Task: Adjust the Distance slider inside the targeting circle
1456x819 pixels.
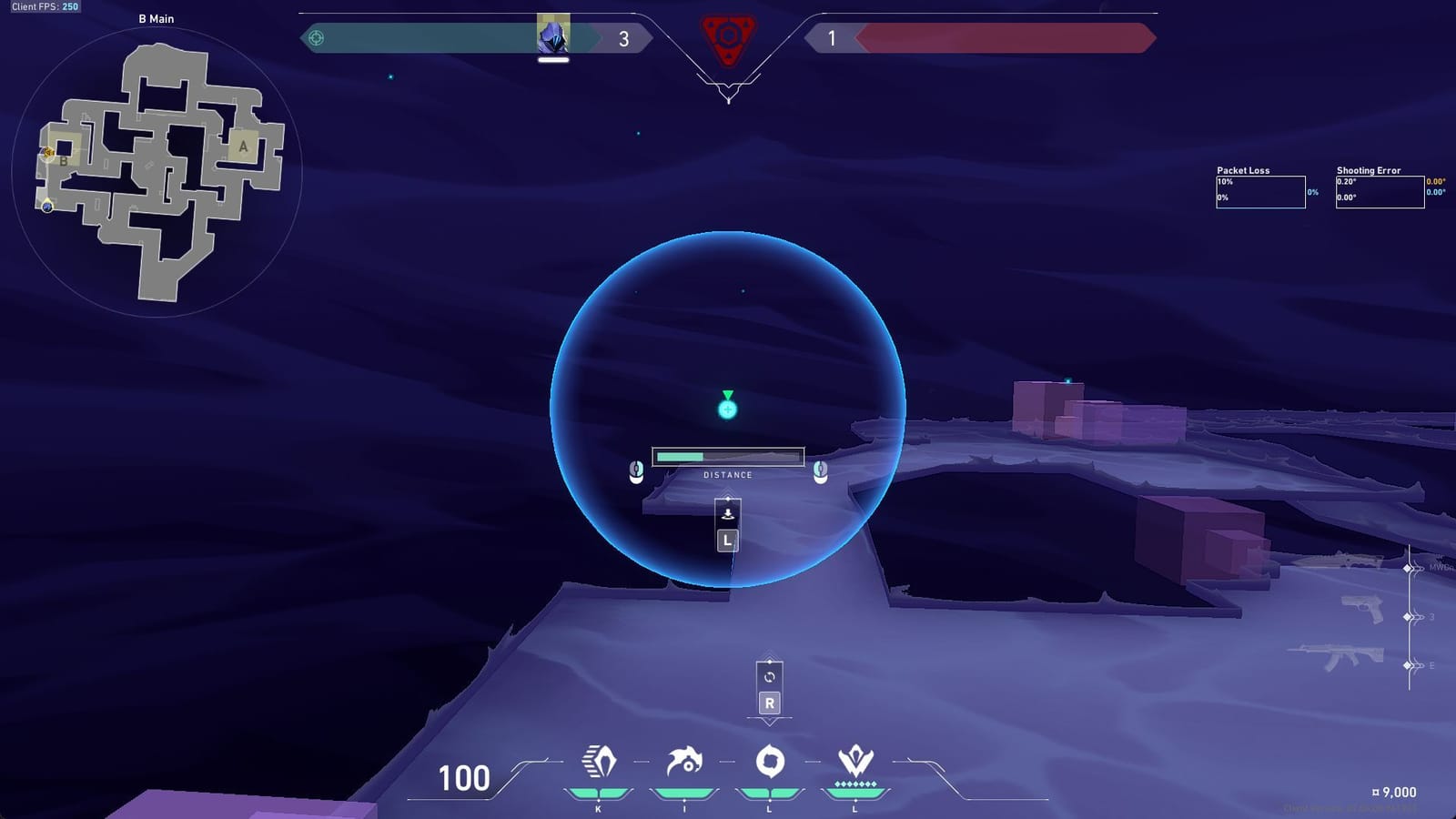Action: point(728,454)
